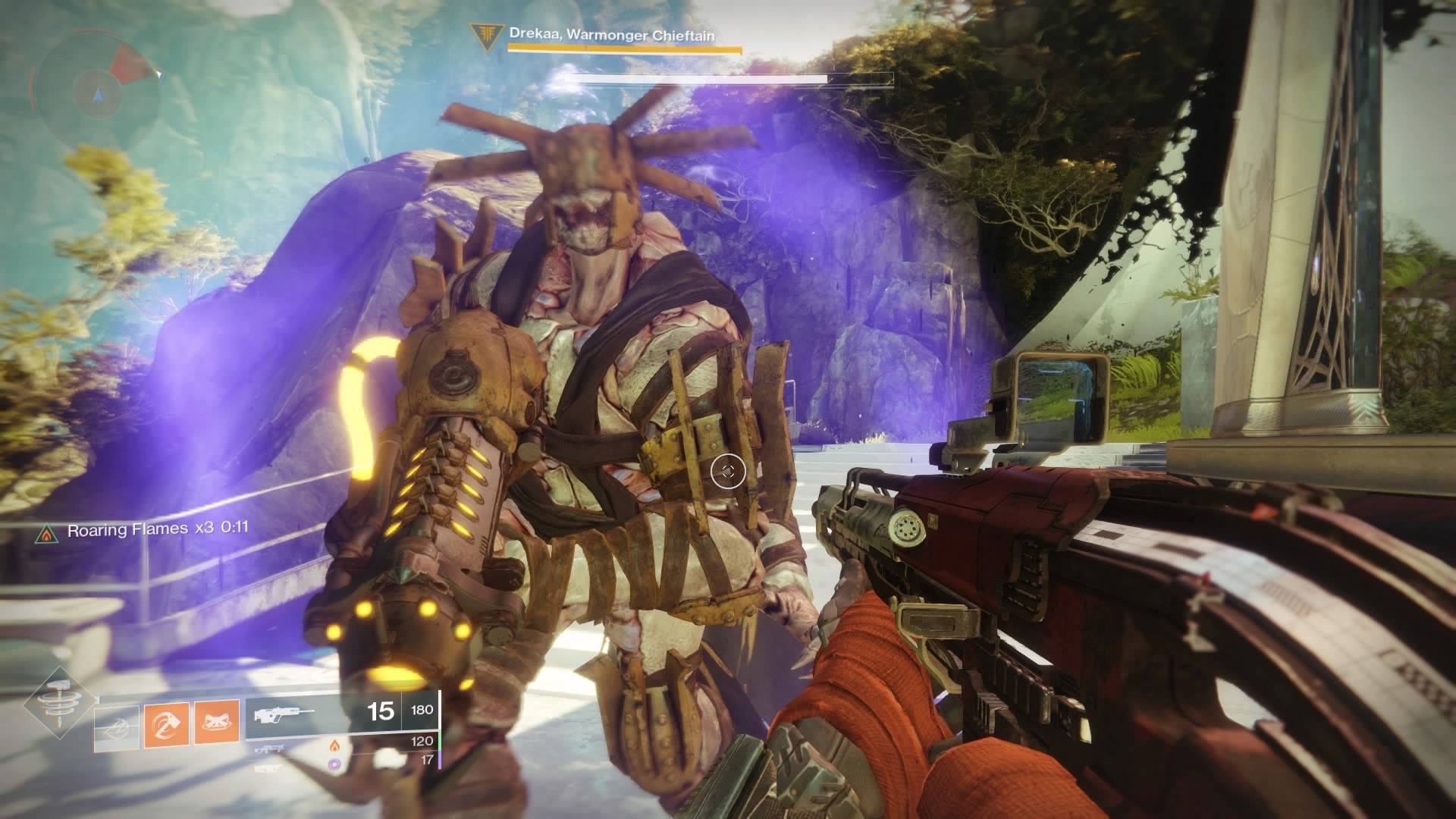
Task: Select the Drekaa boss emblem icon
Action: (480, 34)
